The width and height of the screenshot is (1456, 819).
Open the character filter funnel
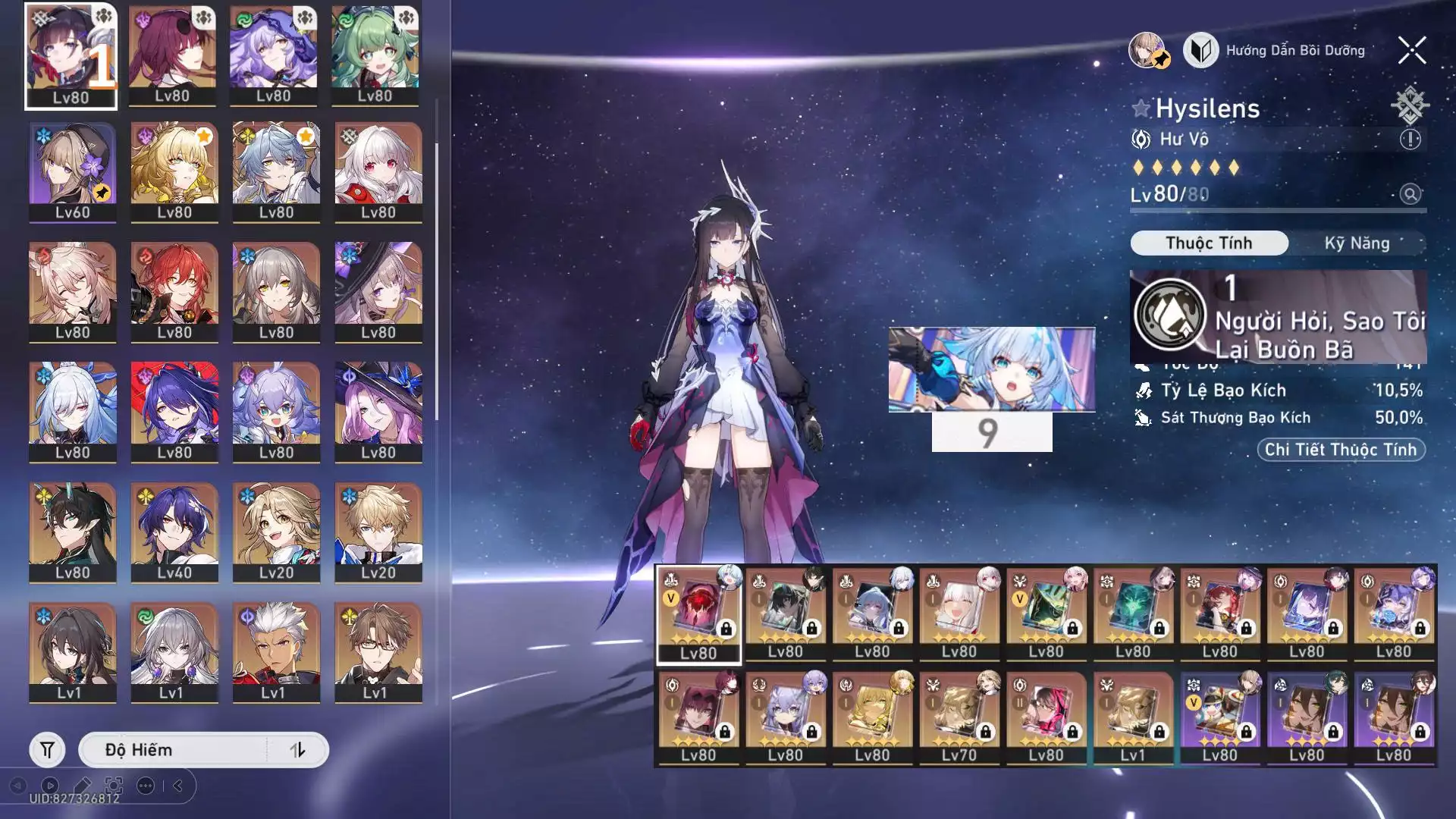pyautogui.click(x=47, y=750)
